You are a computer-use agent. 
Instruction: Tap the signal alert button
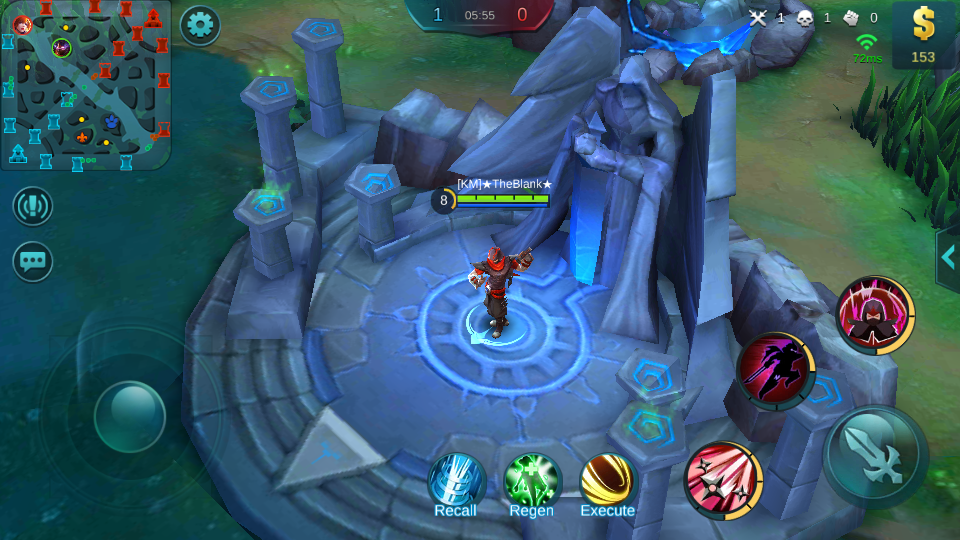tap(33, 206)
